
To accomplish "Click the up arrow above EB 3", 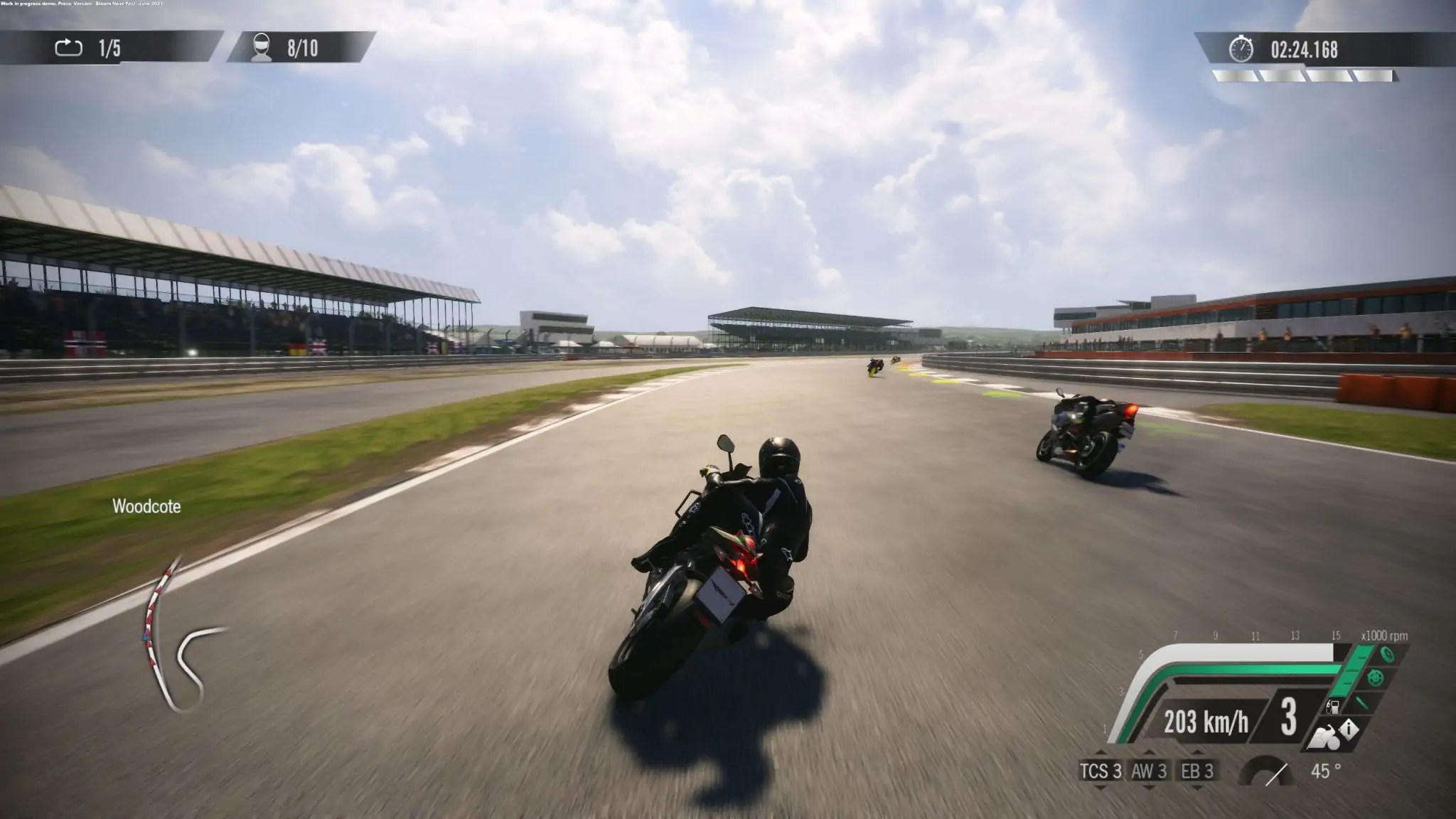I will tap(1197, 753).
